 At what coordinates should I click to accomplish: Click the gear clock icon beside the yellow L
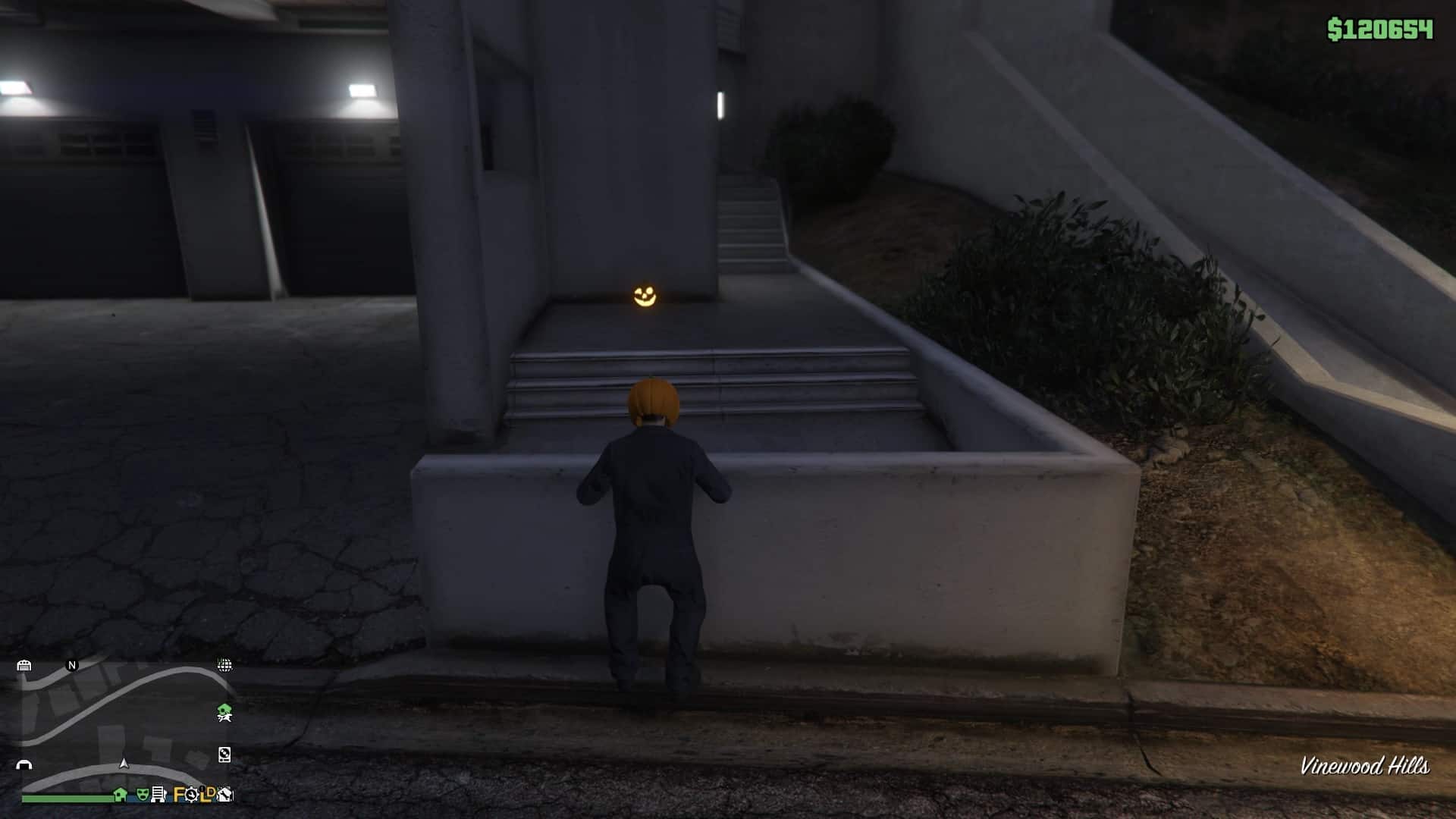[190, 795]
